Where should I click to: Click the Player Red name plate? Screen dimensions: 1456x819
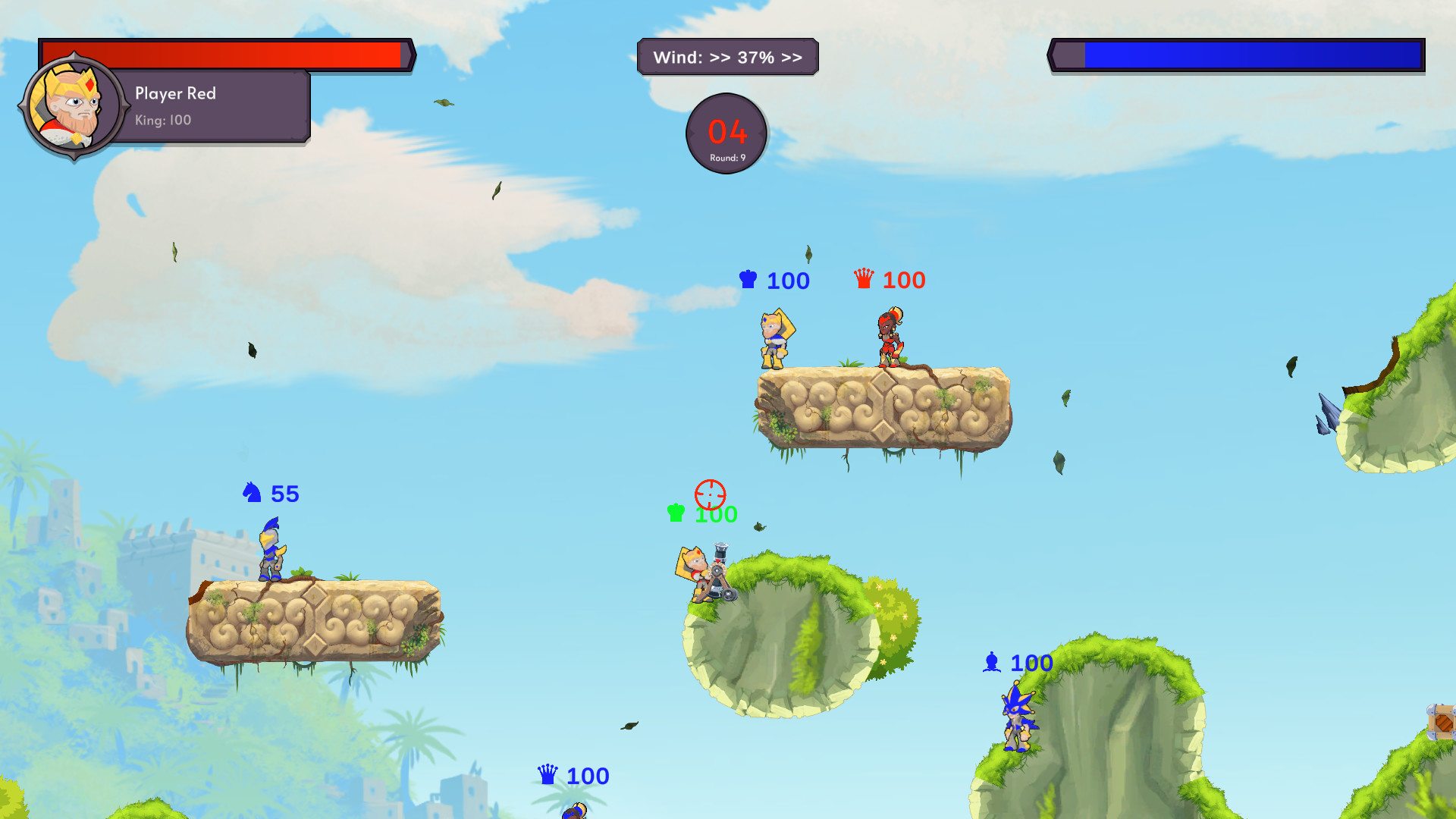[x=175, y=93]
